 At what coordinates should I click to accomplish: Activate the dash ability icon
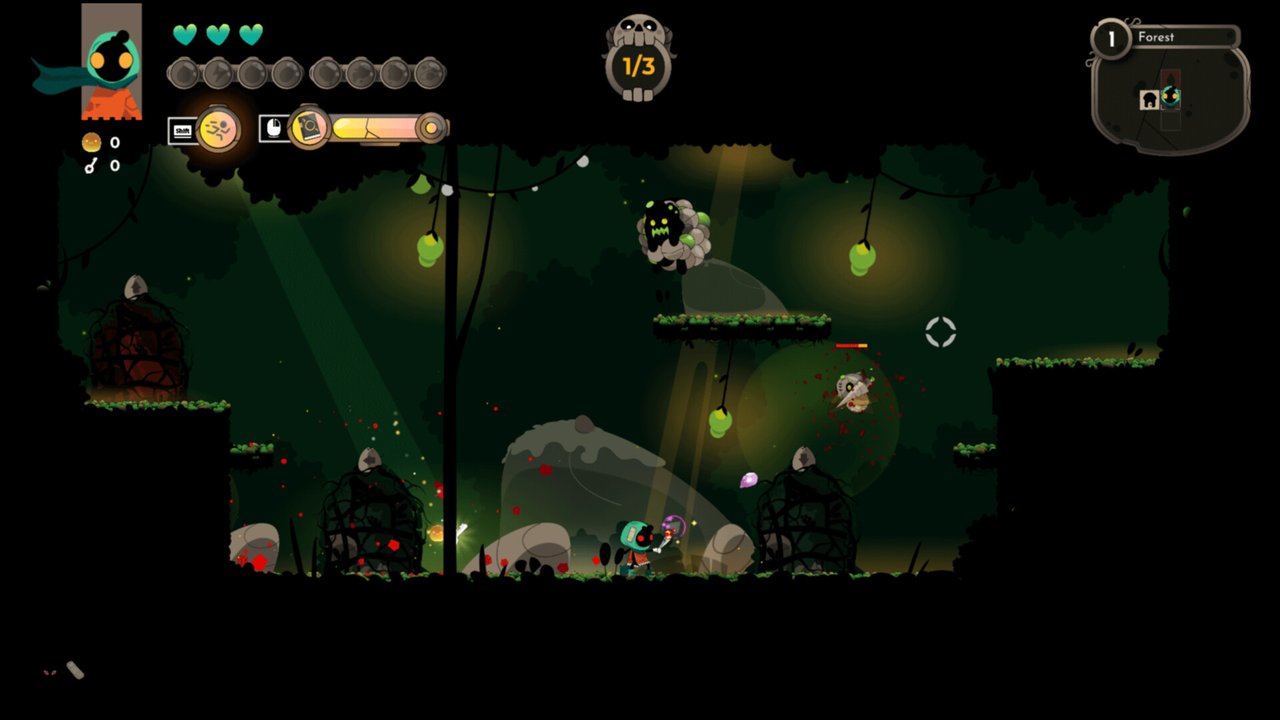pyautogui.click(x=218, y=129)
